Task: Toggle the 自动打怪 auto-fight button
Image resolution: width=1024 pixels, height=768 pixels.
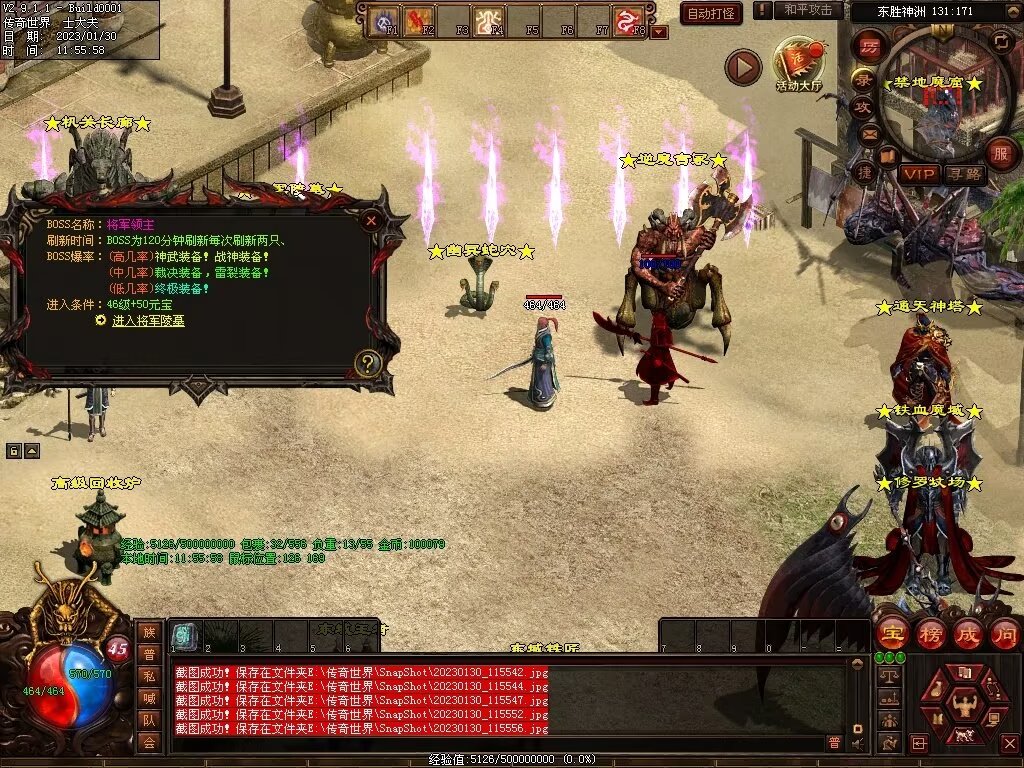Action: click(x=711, y=14)
